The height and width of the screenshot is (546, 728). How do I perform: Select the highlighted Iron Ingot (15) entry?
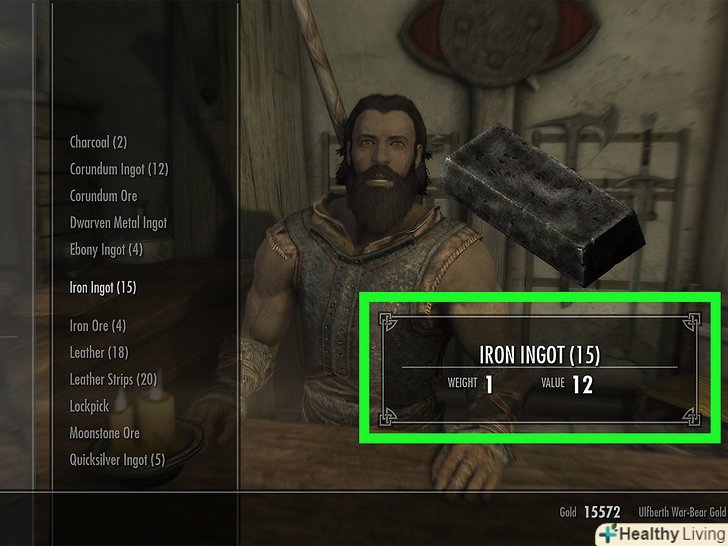102,288
